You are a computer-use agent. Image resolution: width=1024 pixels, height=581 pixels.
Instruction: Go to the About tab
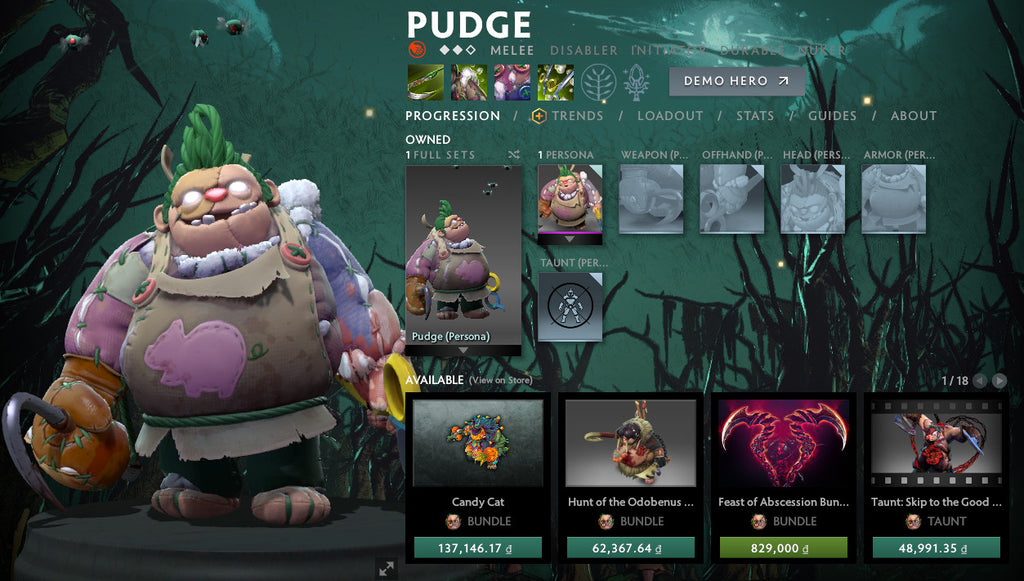click(x=913, y=116)
